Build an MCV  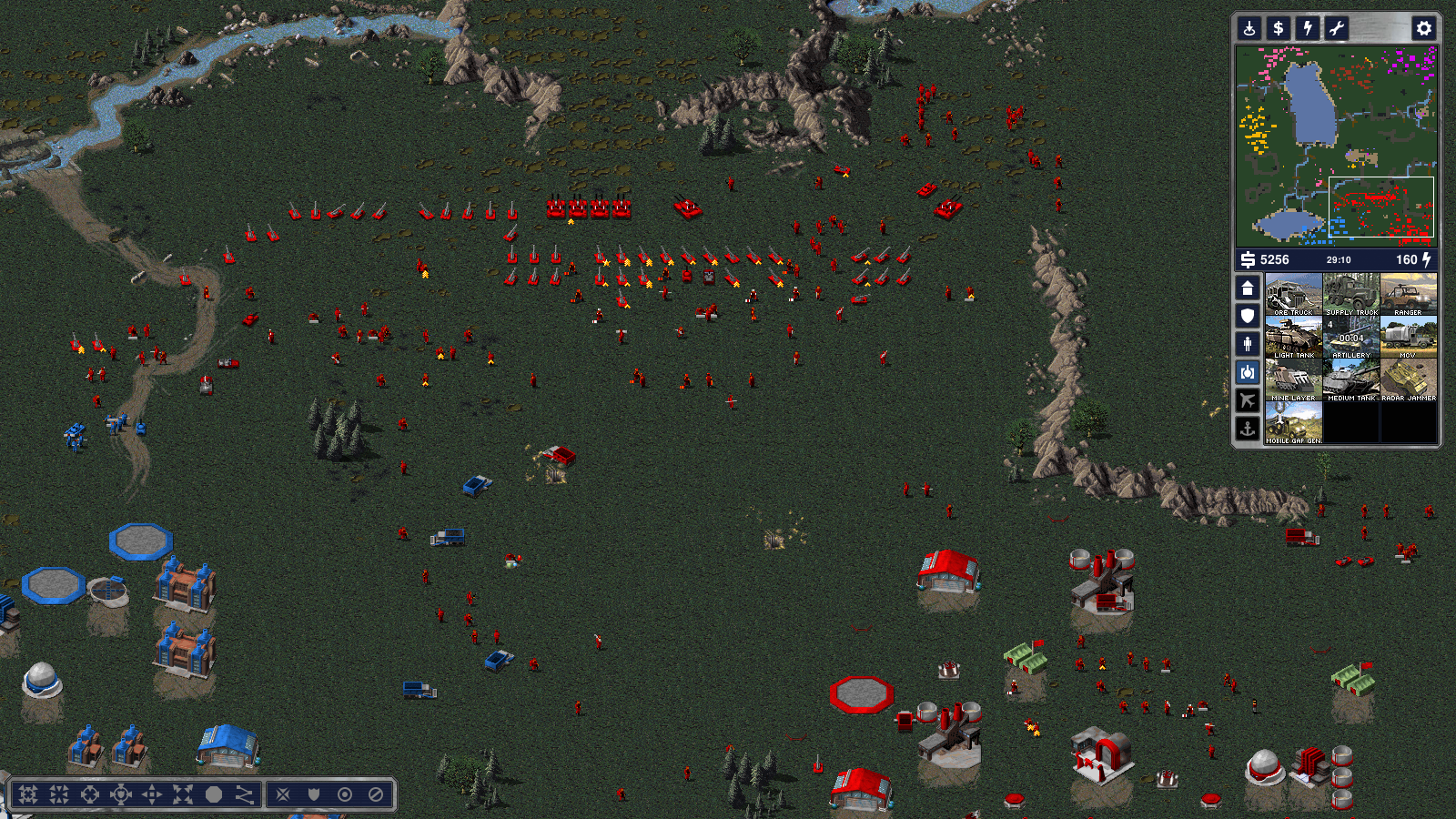(1409, 337)
